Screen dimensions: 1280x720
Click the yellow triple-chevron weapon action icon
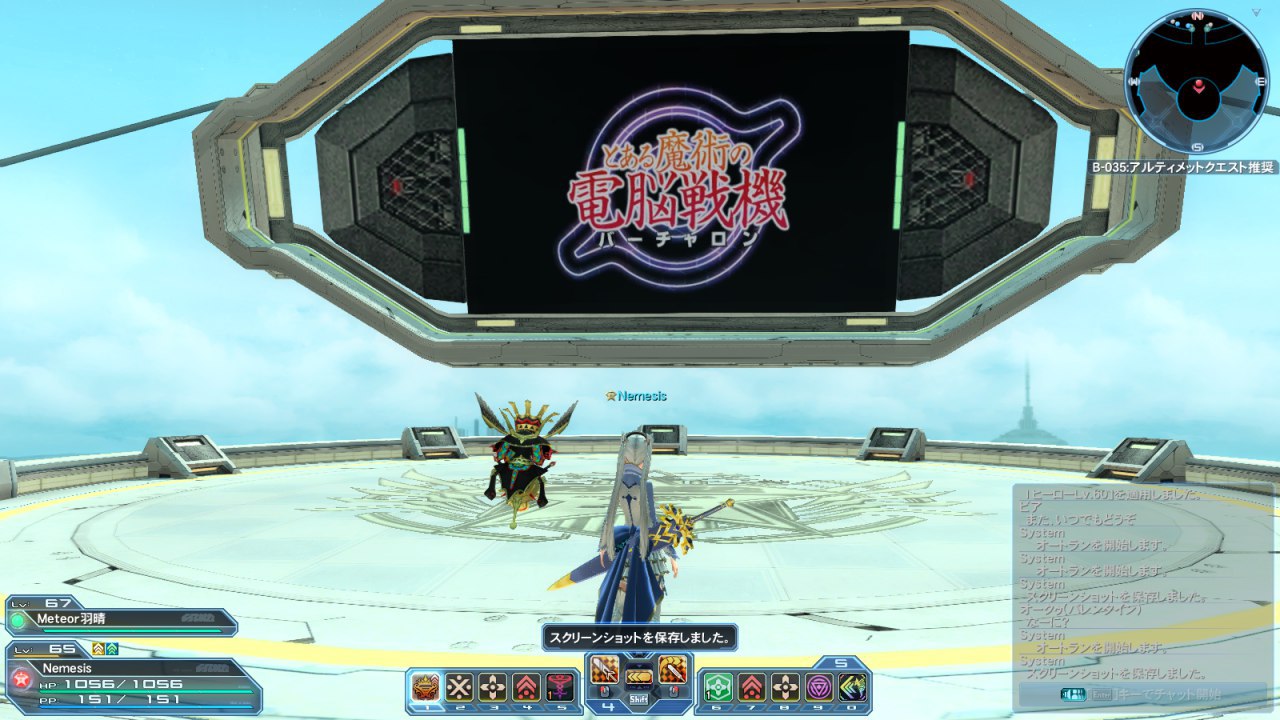639,676
